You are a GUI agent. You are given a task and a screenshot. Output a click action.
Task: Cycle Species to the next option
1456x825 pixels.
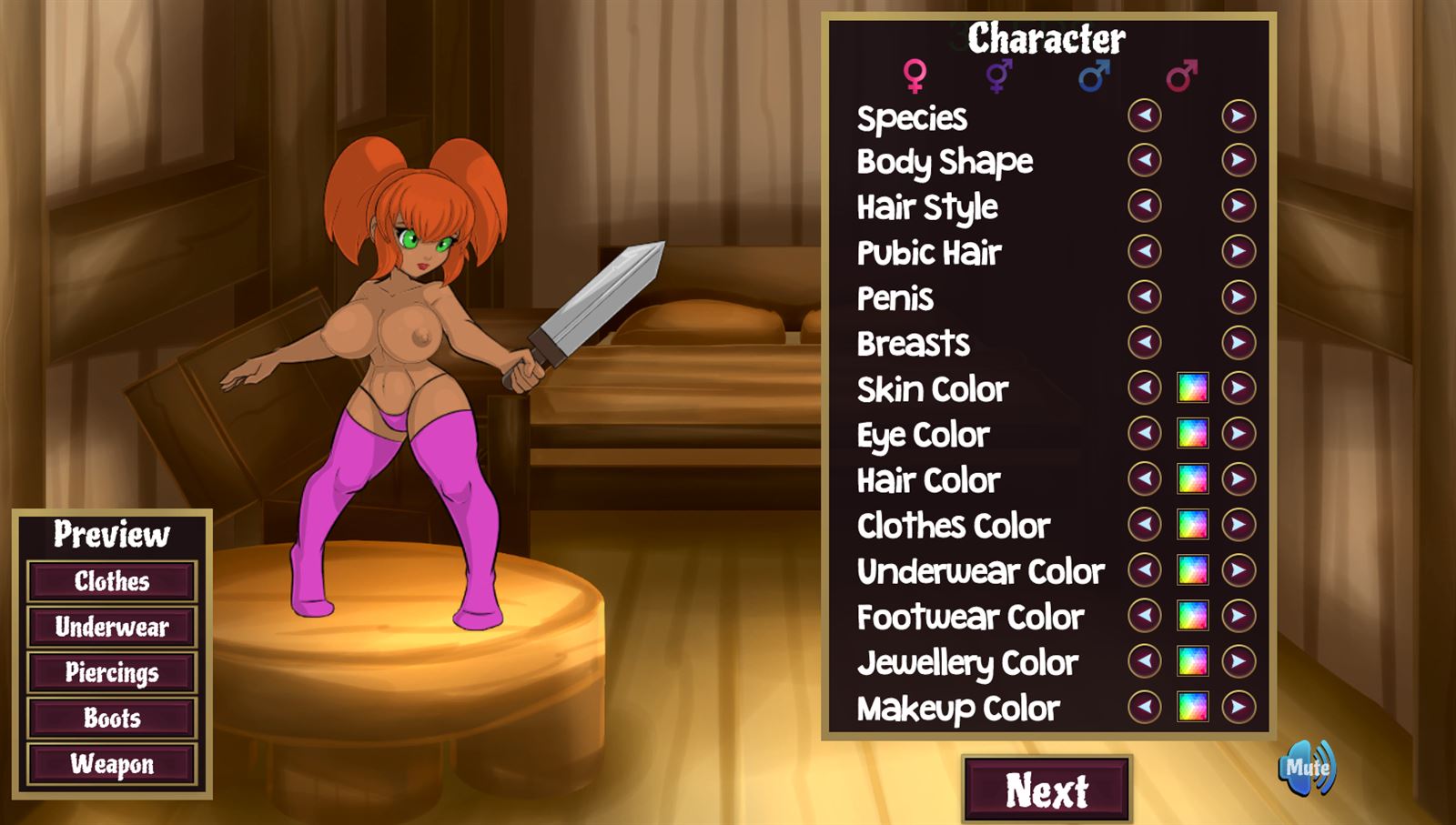[x=1237, y=116]
